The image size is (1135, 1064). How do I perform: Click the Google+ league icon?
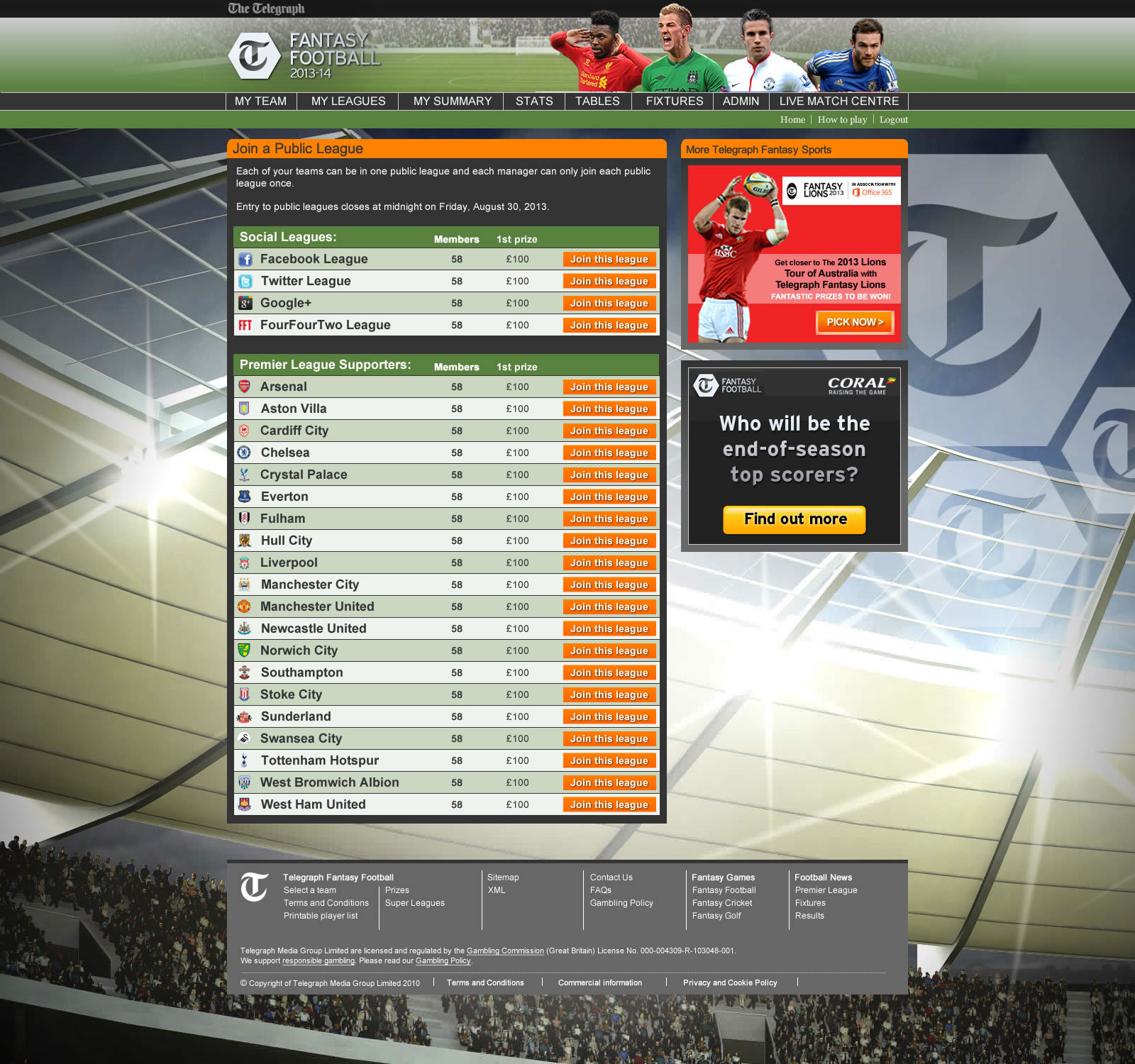[x=246, y=303]
